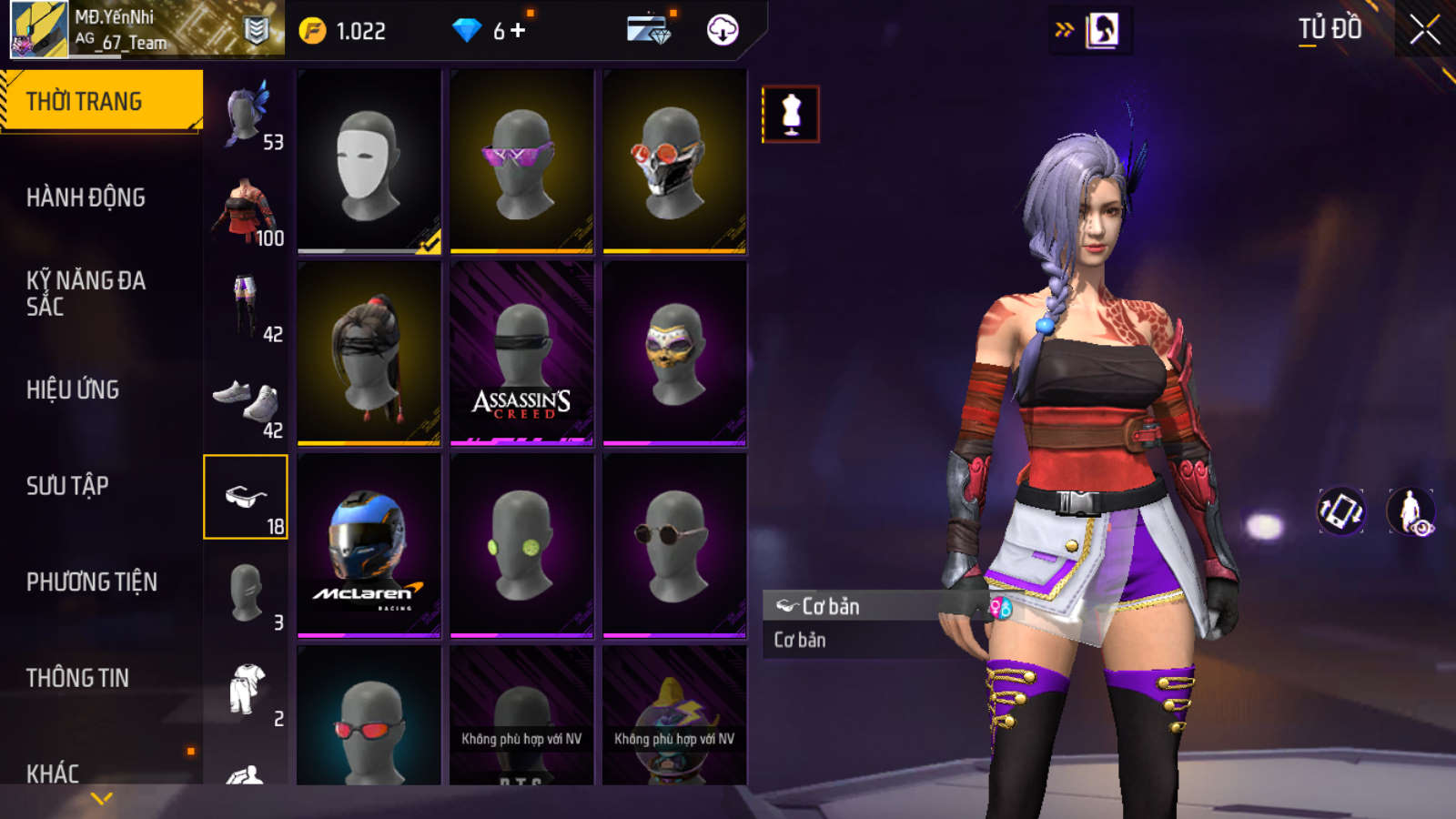Add diamonds with the plus button
The height and width of the screenshot is (819, 1456).
pyautogui.click(x=518, y=31)
